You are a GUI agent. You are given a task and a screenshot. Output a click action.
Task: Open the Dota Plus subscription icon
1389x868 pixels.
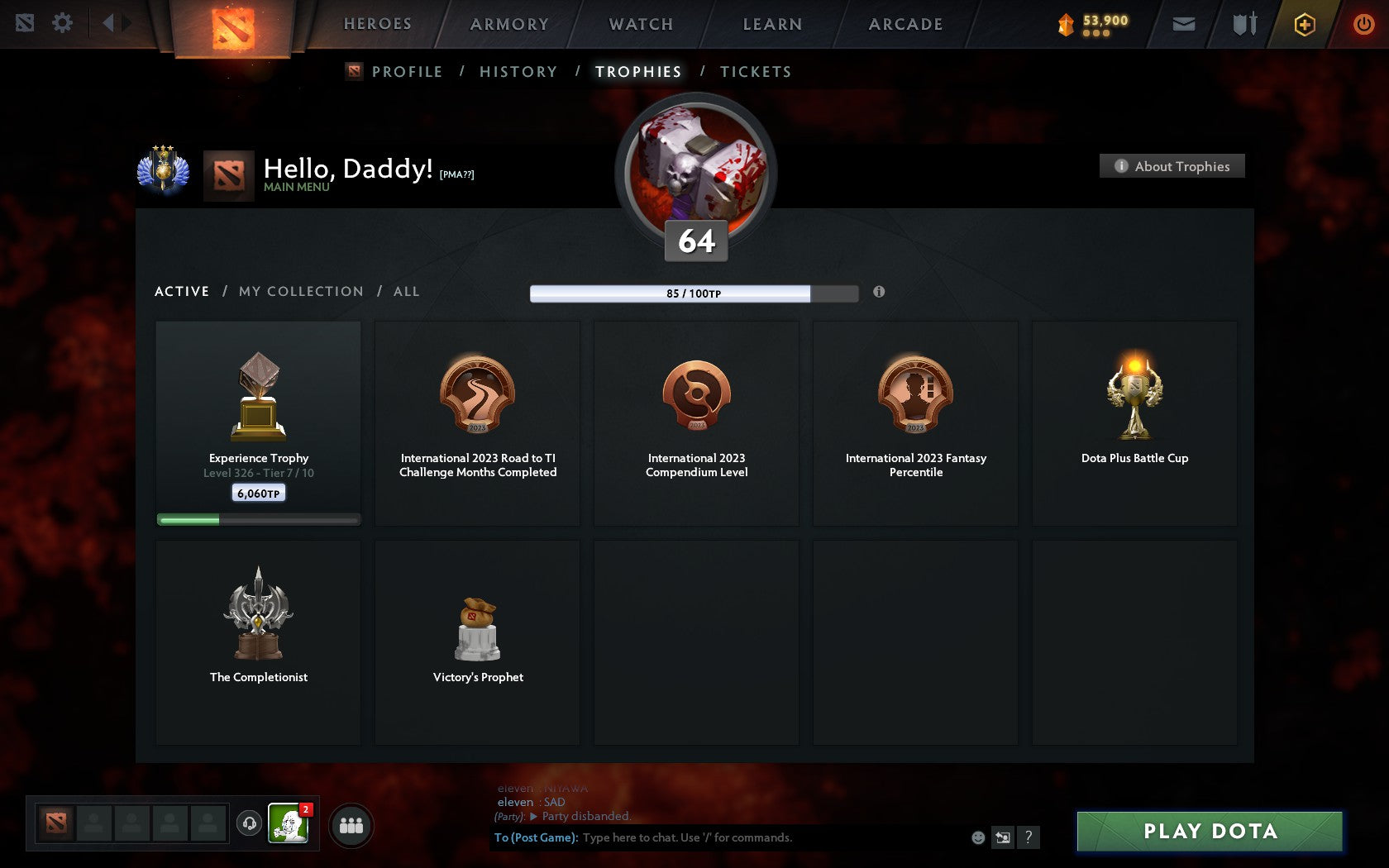click(x=1305, y=24)
